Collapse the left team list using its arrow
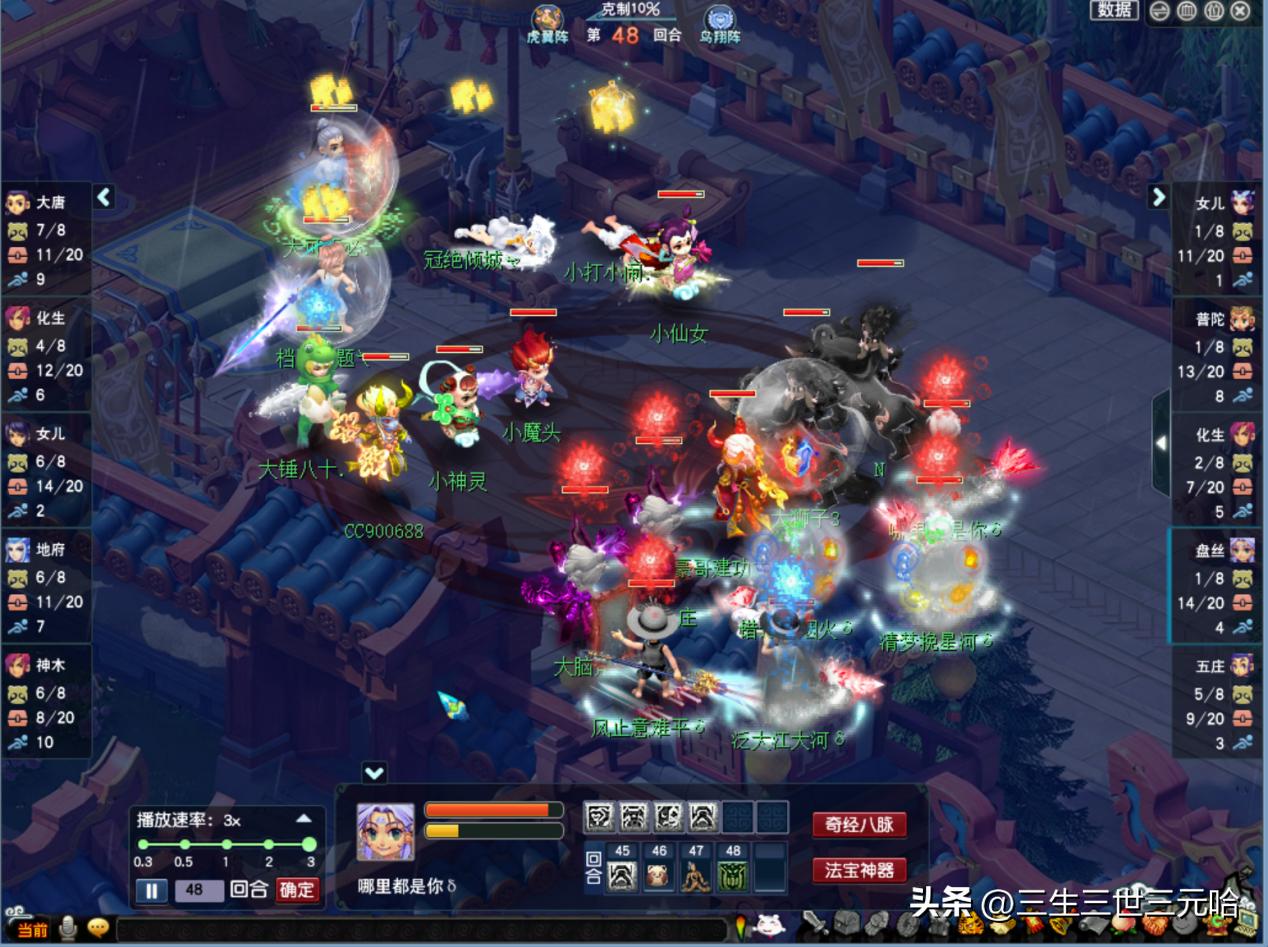 click(104, 198)
